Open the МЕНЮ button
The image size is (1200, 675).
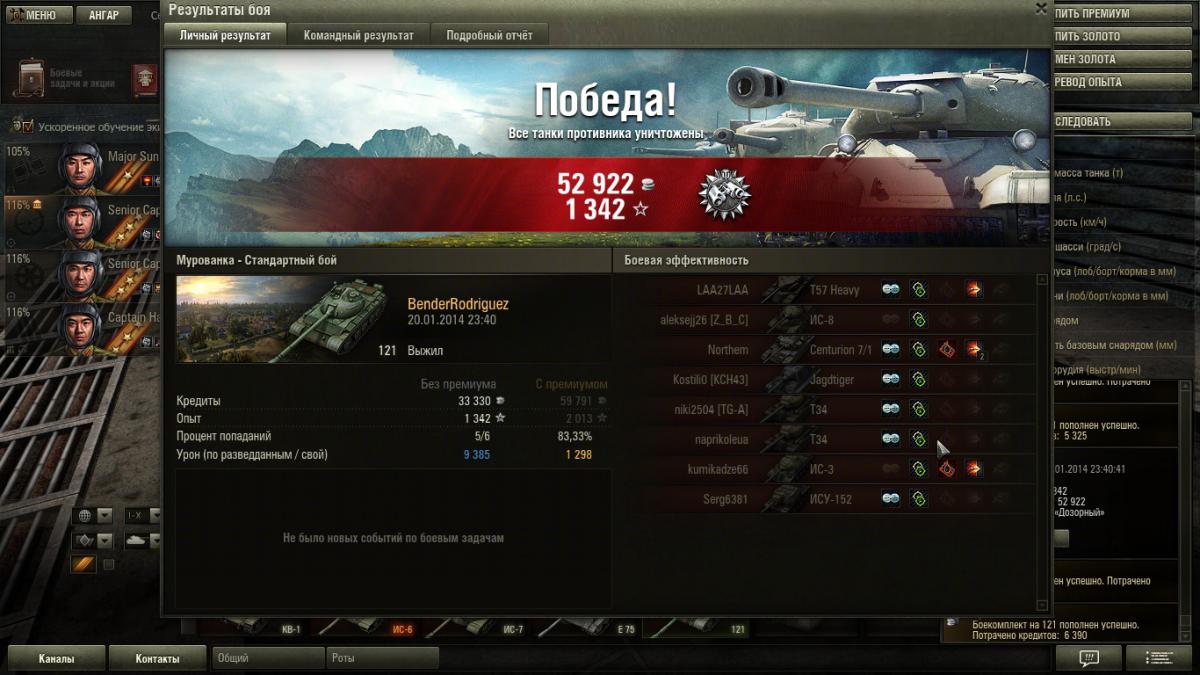pos(38,15)
